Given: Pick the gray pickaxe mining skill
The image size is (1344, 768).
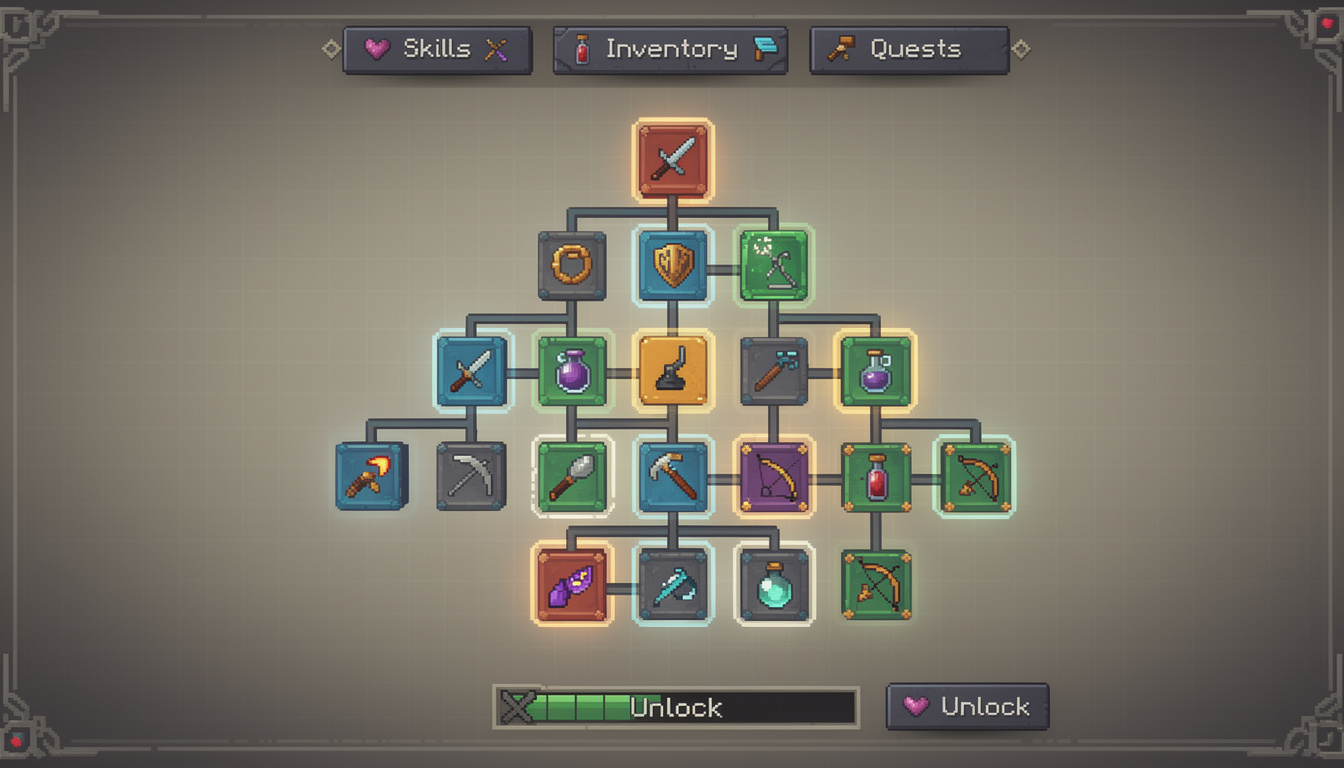Looking at the screenshot, I should [470, 478].
